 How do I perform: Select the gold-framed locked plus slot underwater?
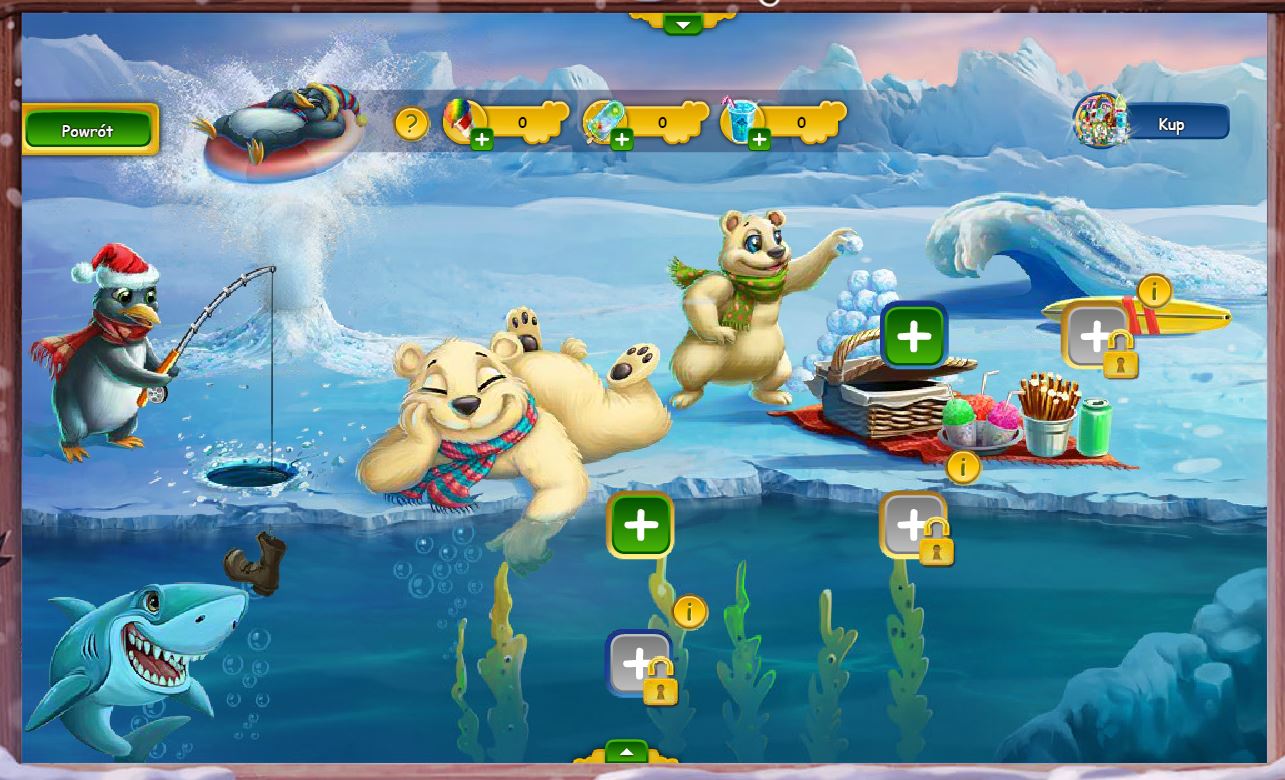coord(913,525)
